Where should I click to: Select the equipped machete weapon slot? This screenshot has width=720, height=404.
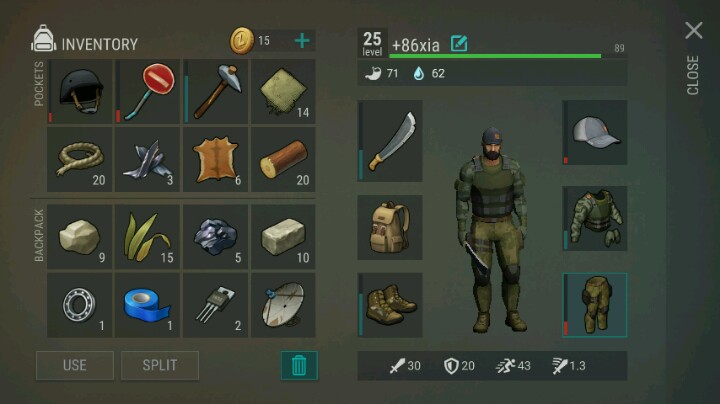pos(390,141)
